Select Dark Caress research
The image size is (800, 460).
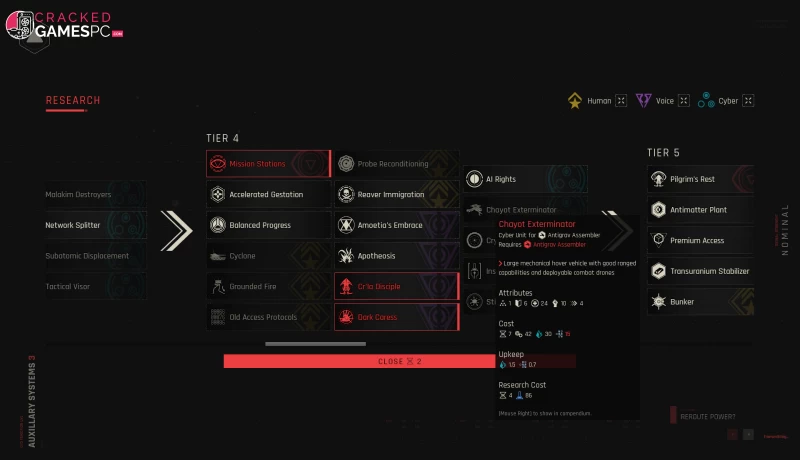coord(396,317)
